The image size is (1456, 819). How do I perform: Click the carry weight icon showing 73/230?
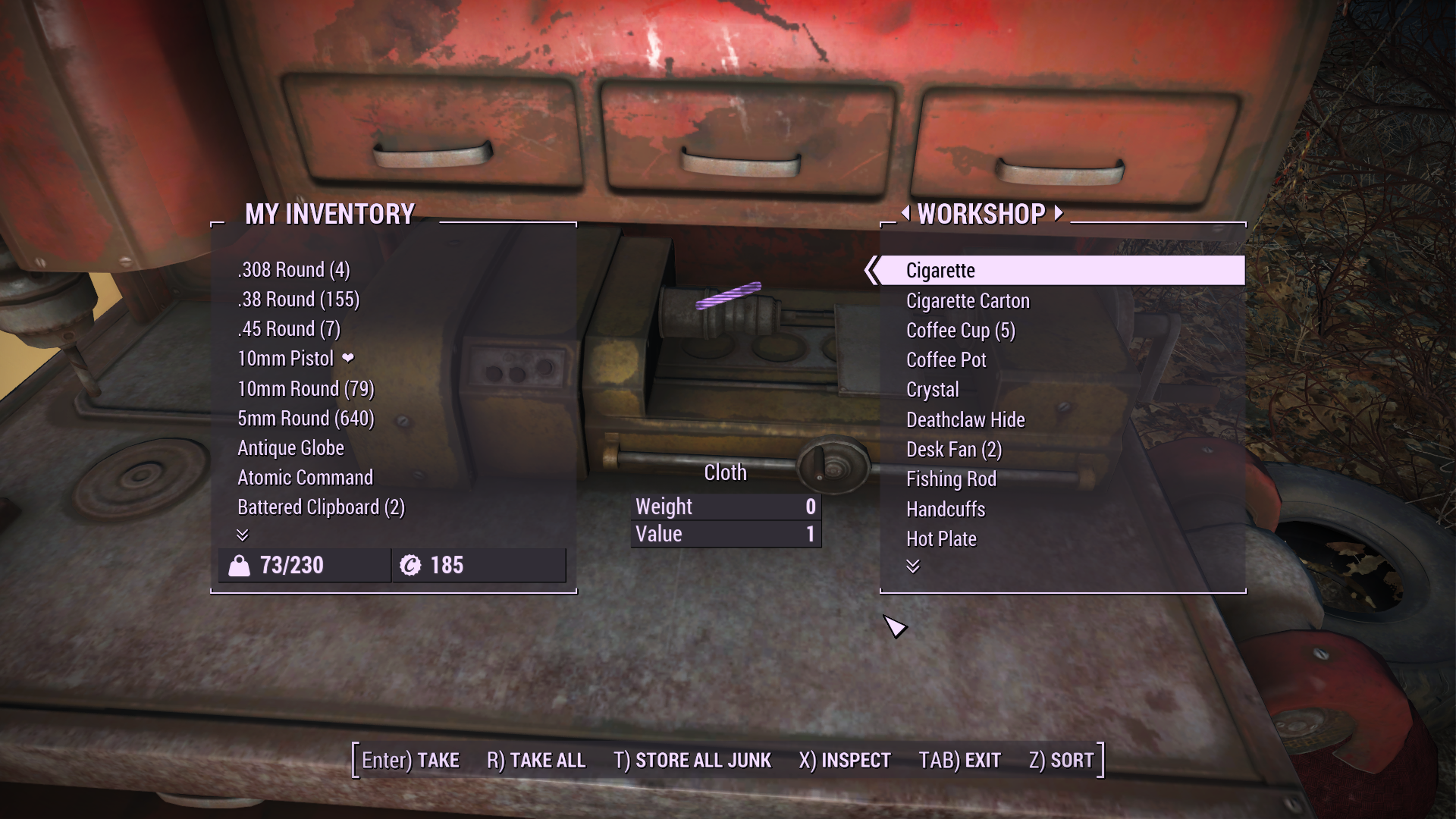click(240, 565)
